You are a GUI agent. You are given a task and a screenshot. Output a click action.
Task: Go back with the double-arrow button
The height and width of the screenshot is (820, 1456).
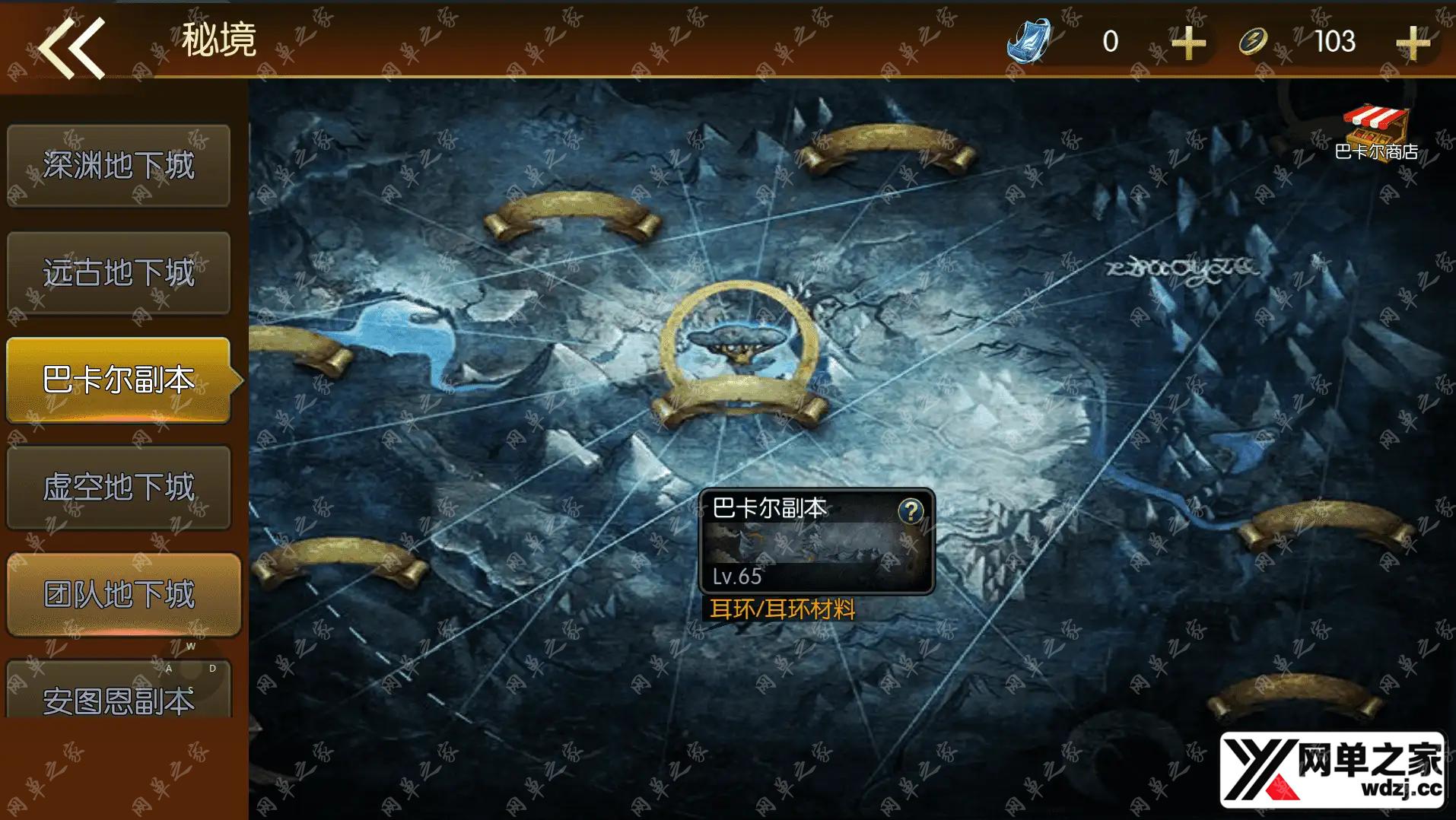72,49
